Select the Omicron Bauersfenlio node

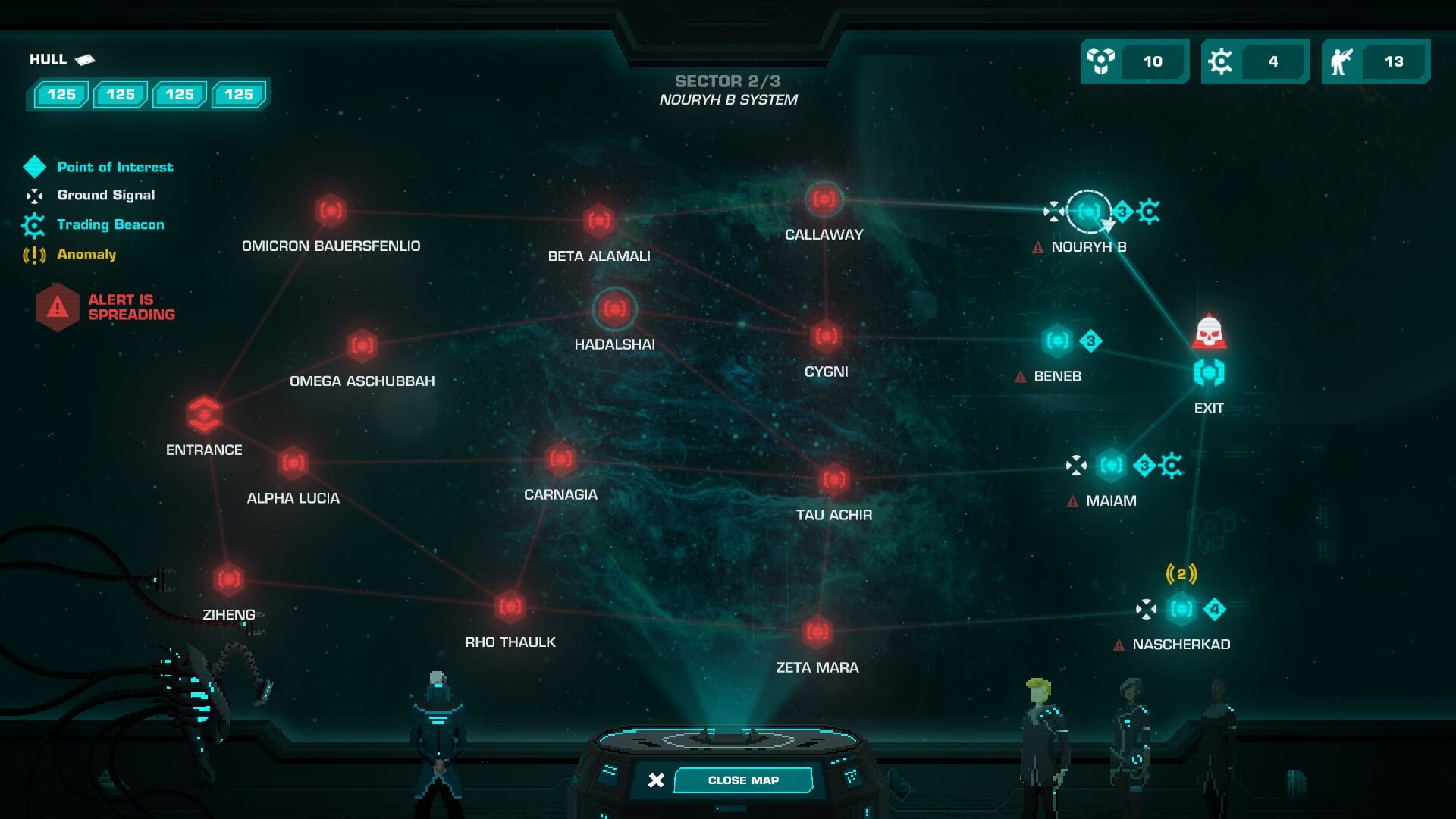pyautogui.click(x=331, y=210)
